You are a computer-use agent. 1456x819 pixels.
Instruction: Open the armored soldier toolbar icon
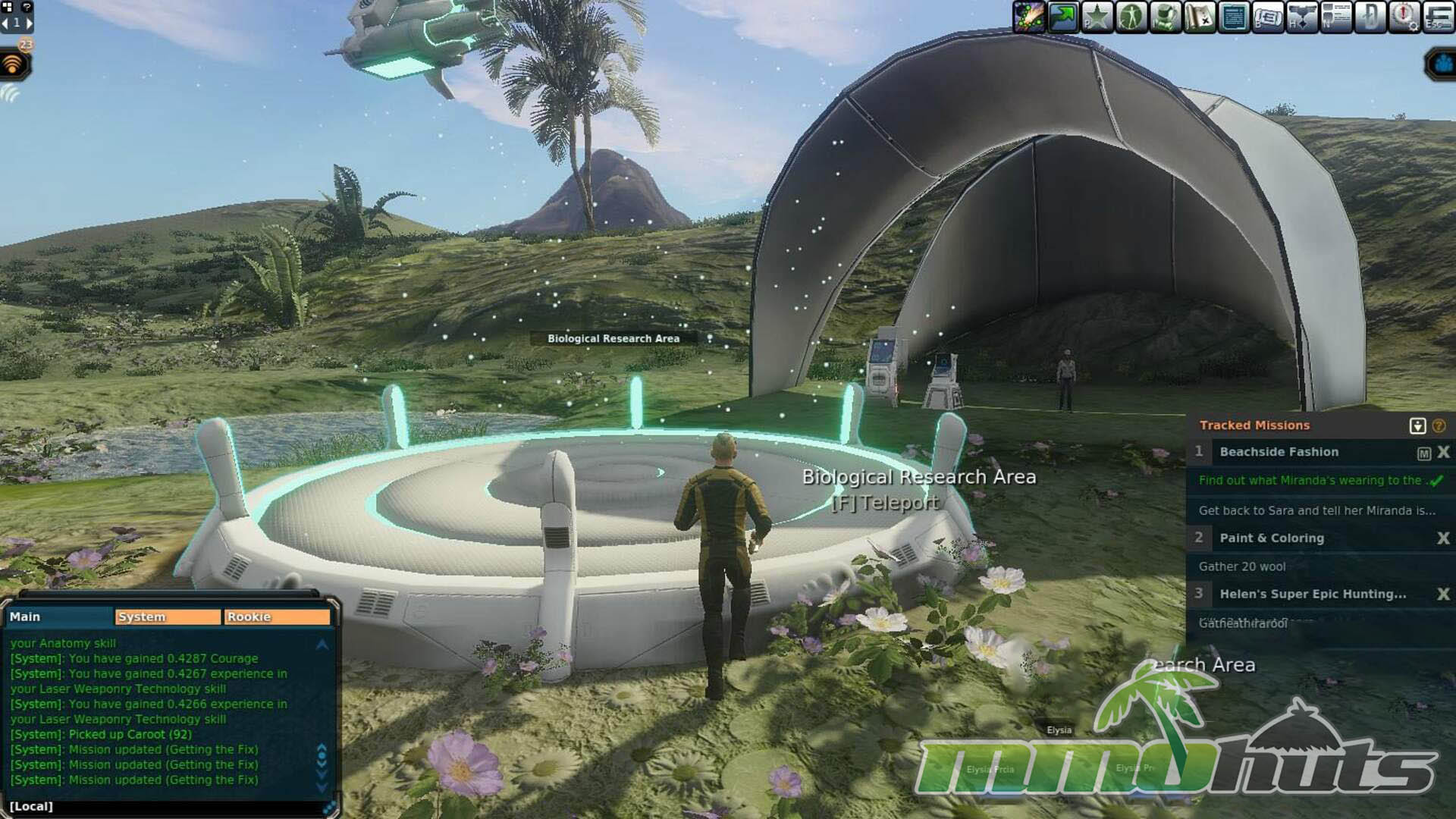1165,17
